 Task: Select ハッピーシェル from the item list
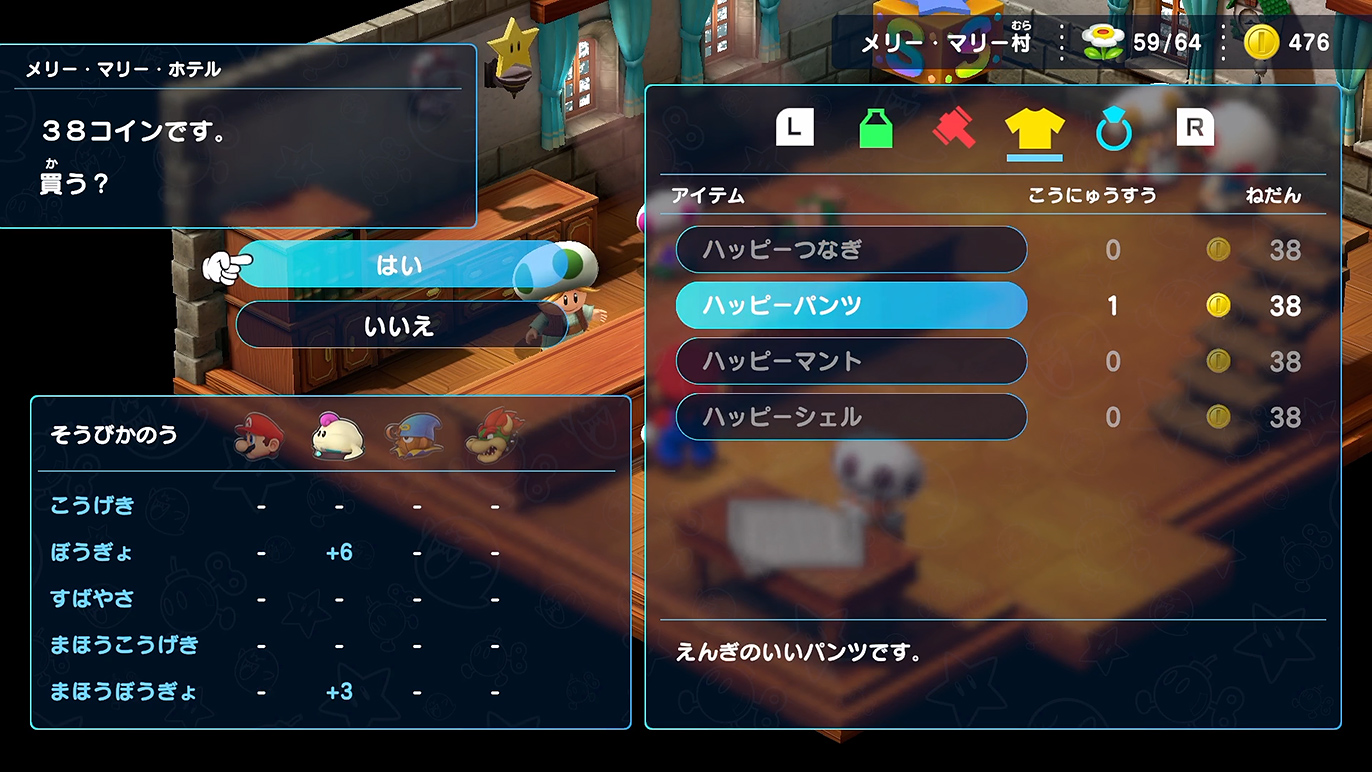point(851,417)
